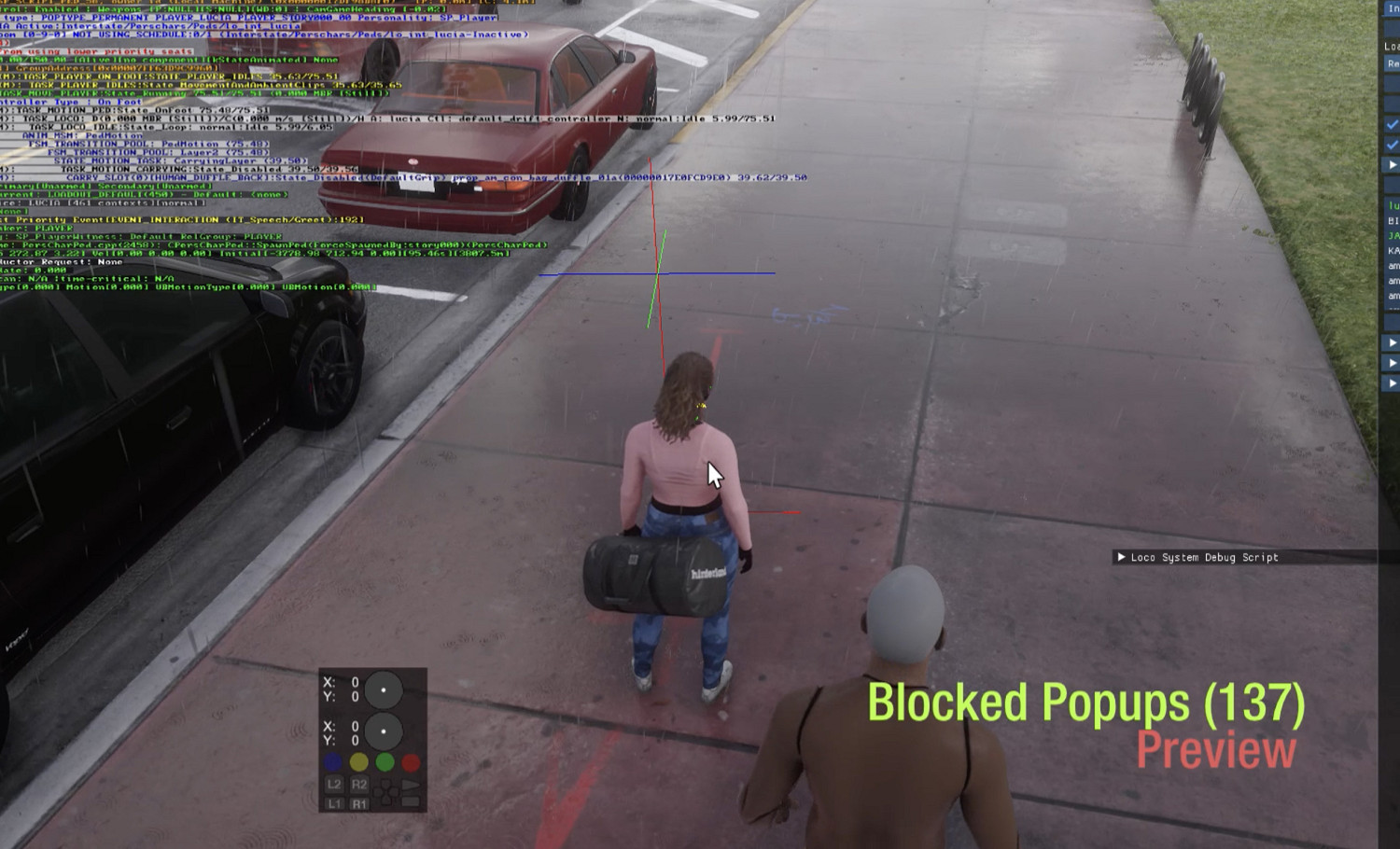Click the Preview label

click(1213, 750)
